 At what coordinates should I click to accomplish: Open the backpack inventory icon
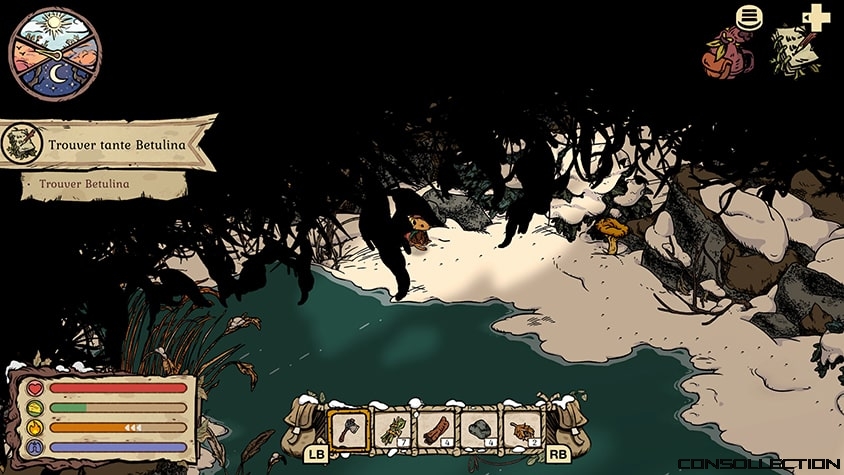[x=728, y=52]
